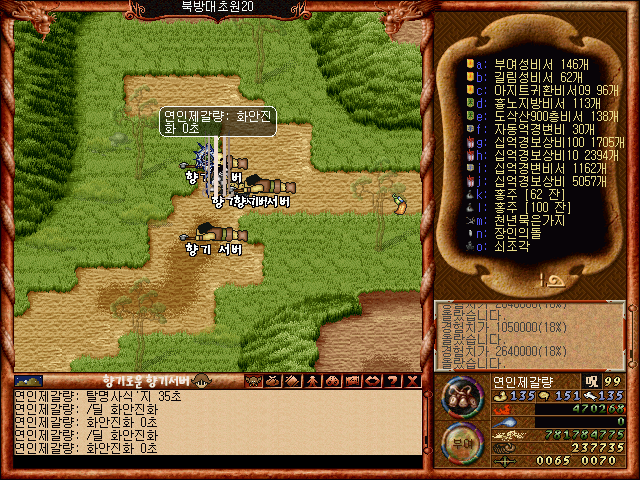
Task: Open the round pouch bag icon
Action: (461, 395)
